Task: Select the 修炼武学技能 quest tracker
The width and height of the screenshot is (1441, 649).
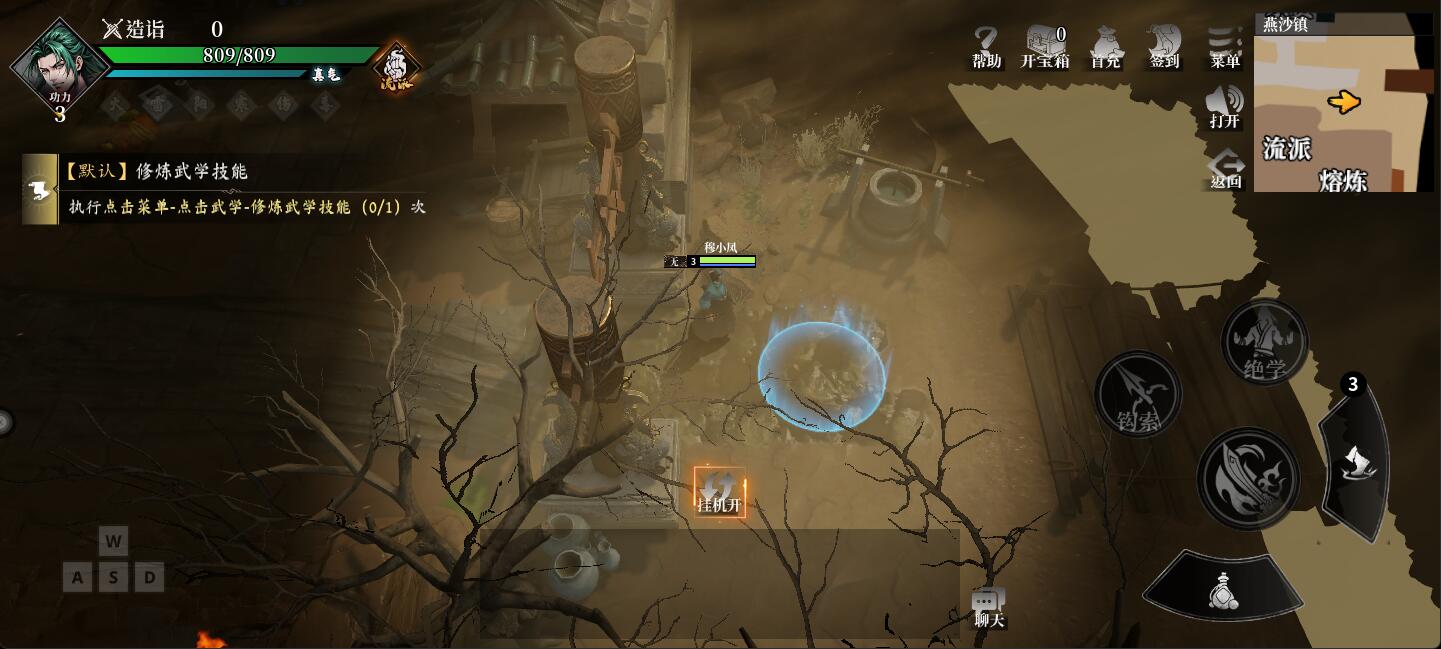Action: click(x=228, y=189)
